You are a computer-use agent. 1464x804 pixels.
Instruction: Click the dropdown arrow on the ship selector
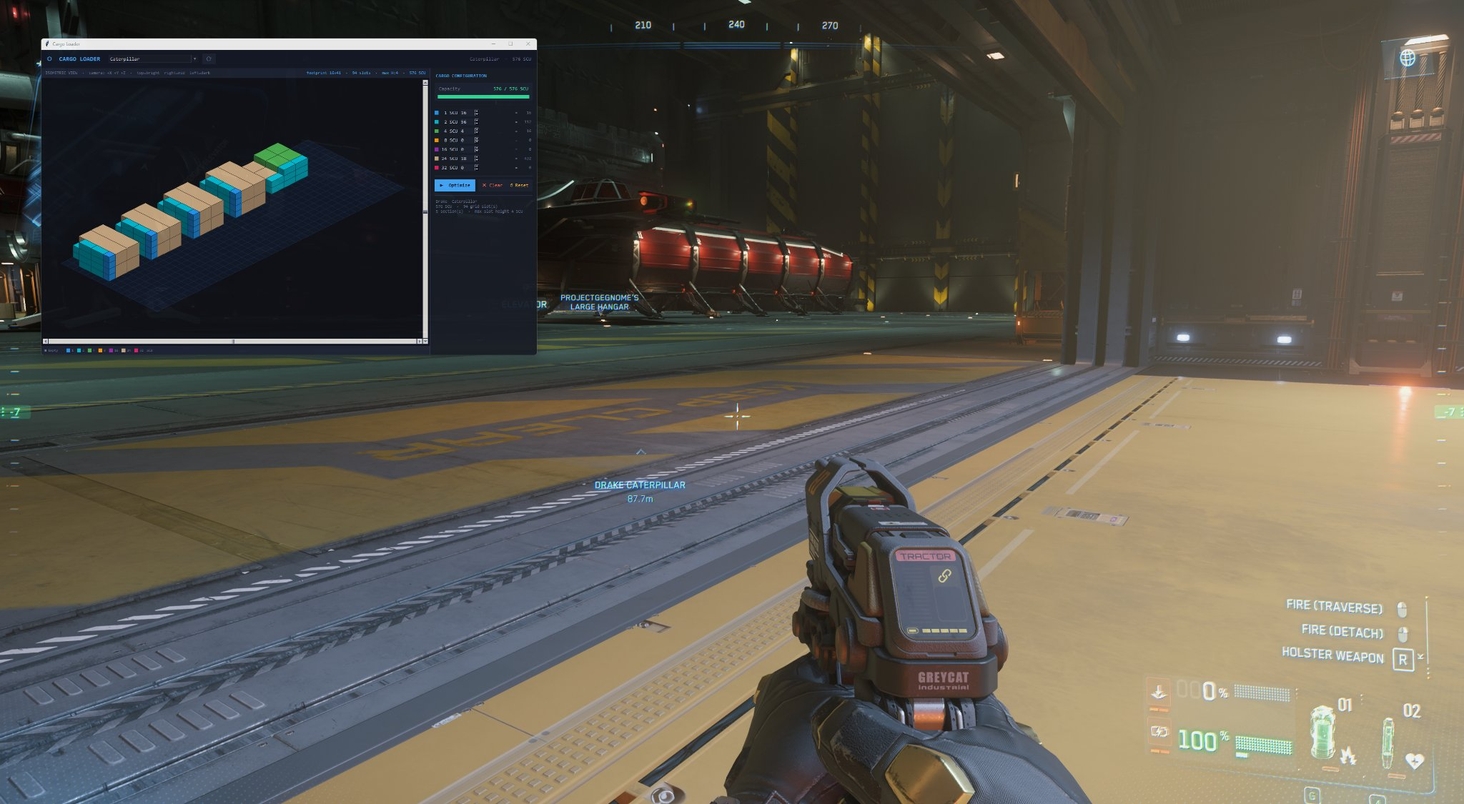point(195,59)
